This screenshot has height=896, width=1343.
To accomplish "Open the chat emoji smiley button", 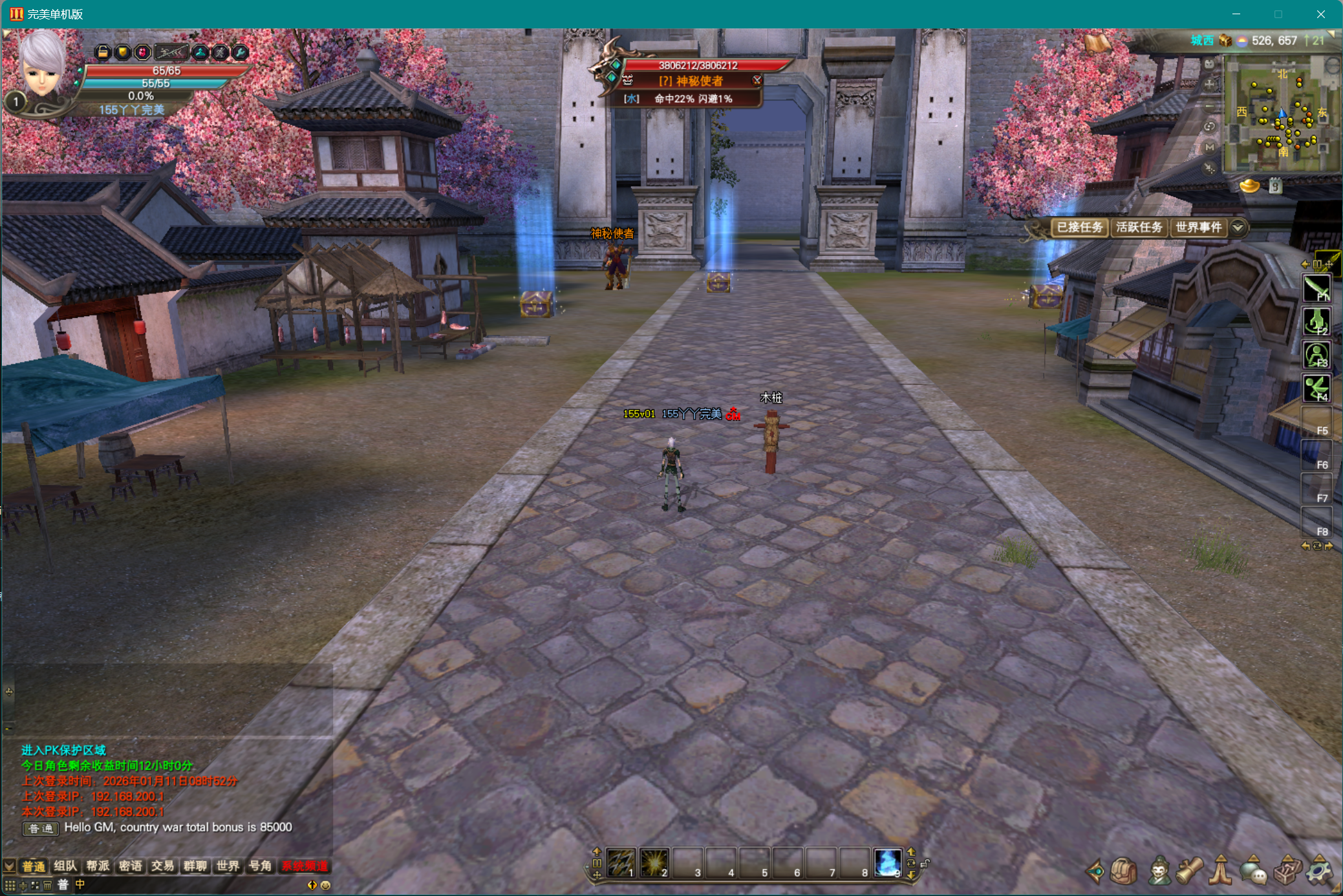I will tap(325, 885).
